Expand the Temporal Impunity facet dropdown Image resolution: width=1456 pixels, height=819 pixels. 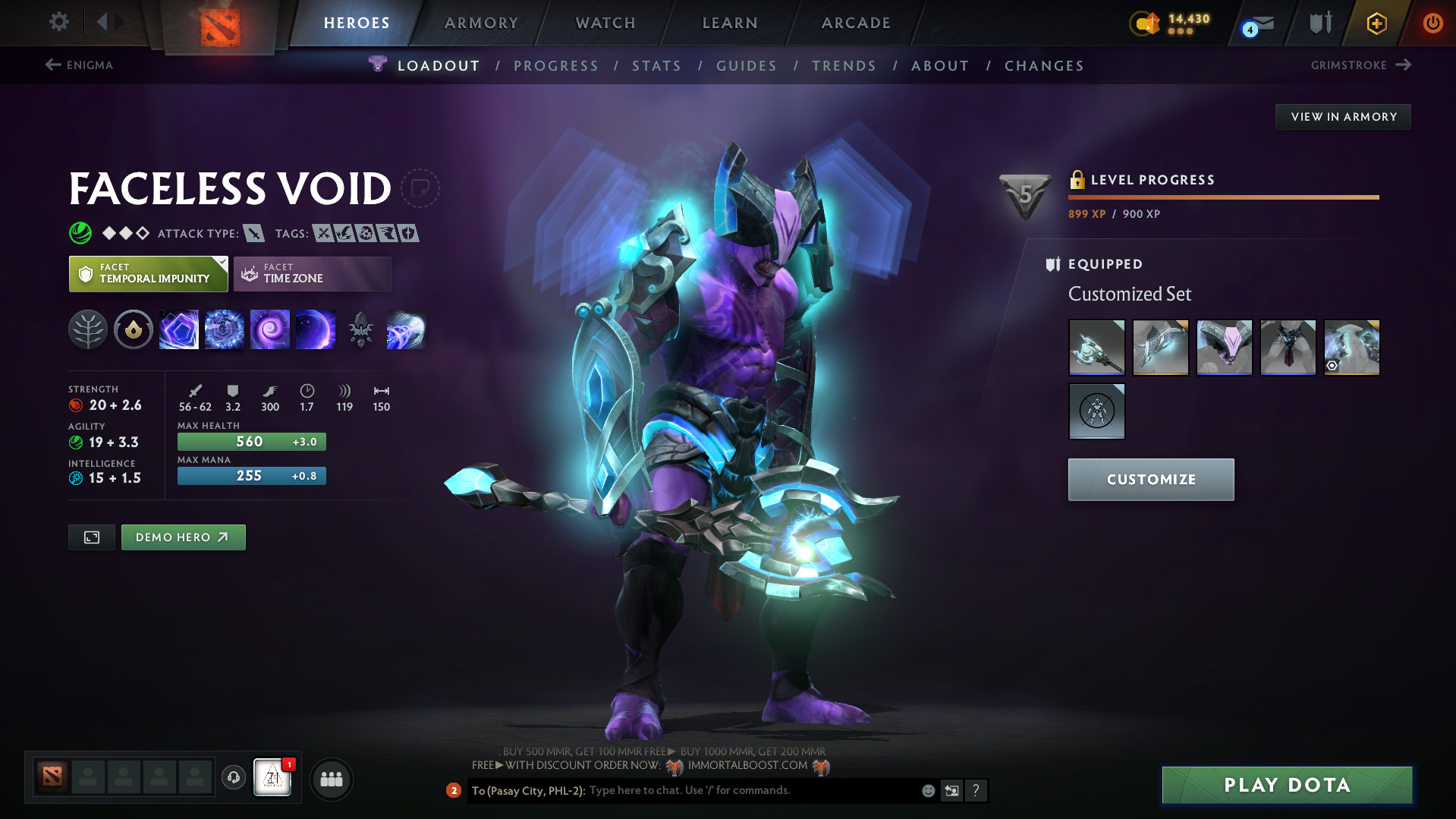tap(221, 261)
